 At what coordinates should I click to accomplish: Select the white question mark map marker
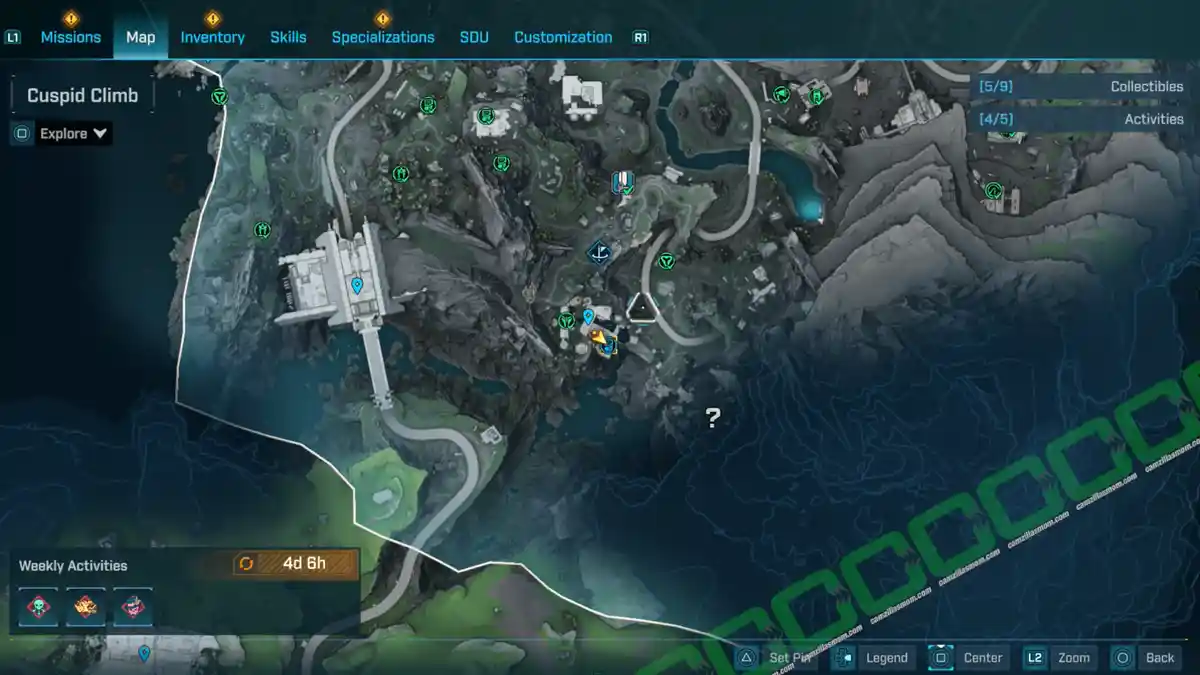(x=713, y=418)
